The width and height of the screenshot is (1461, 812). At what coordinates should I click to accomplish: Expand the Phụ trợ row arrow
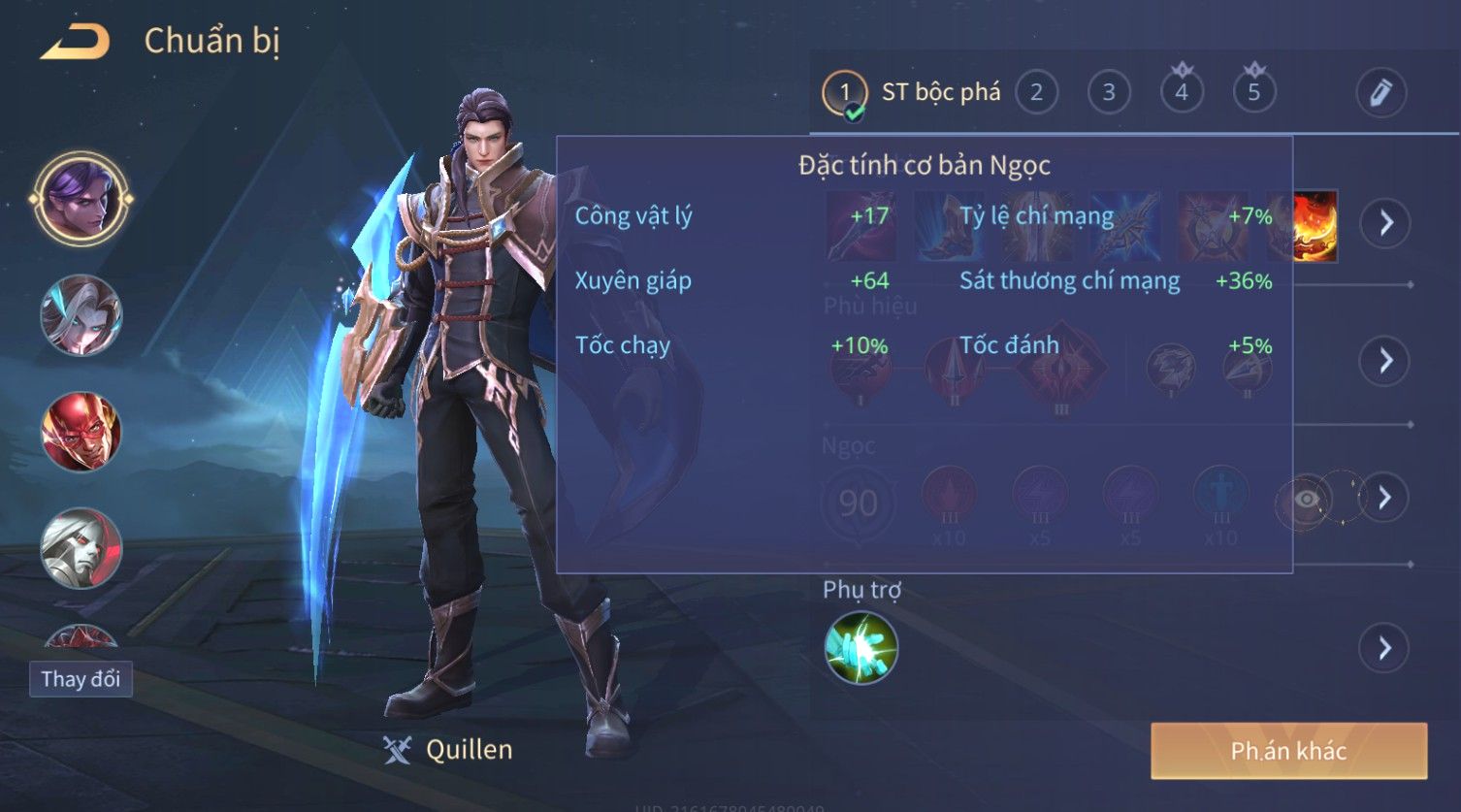click(x=1384, y=648)
